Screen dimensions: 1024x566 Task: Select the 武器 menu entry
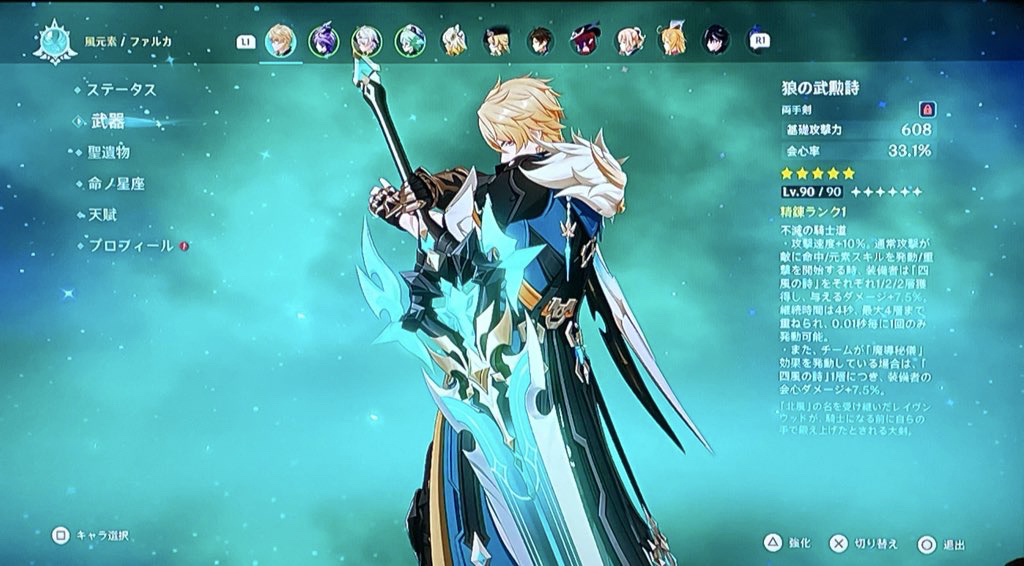tap(108, 121)
